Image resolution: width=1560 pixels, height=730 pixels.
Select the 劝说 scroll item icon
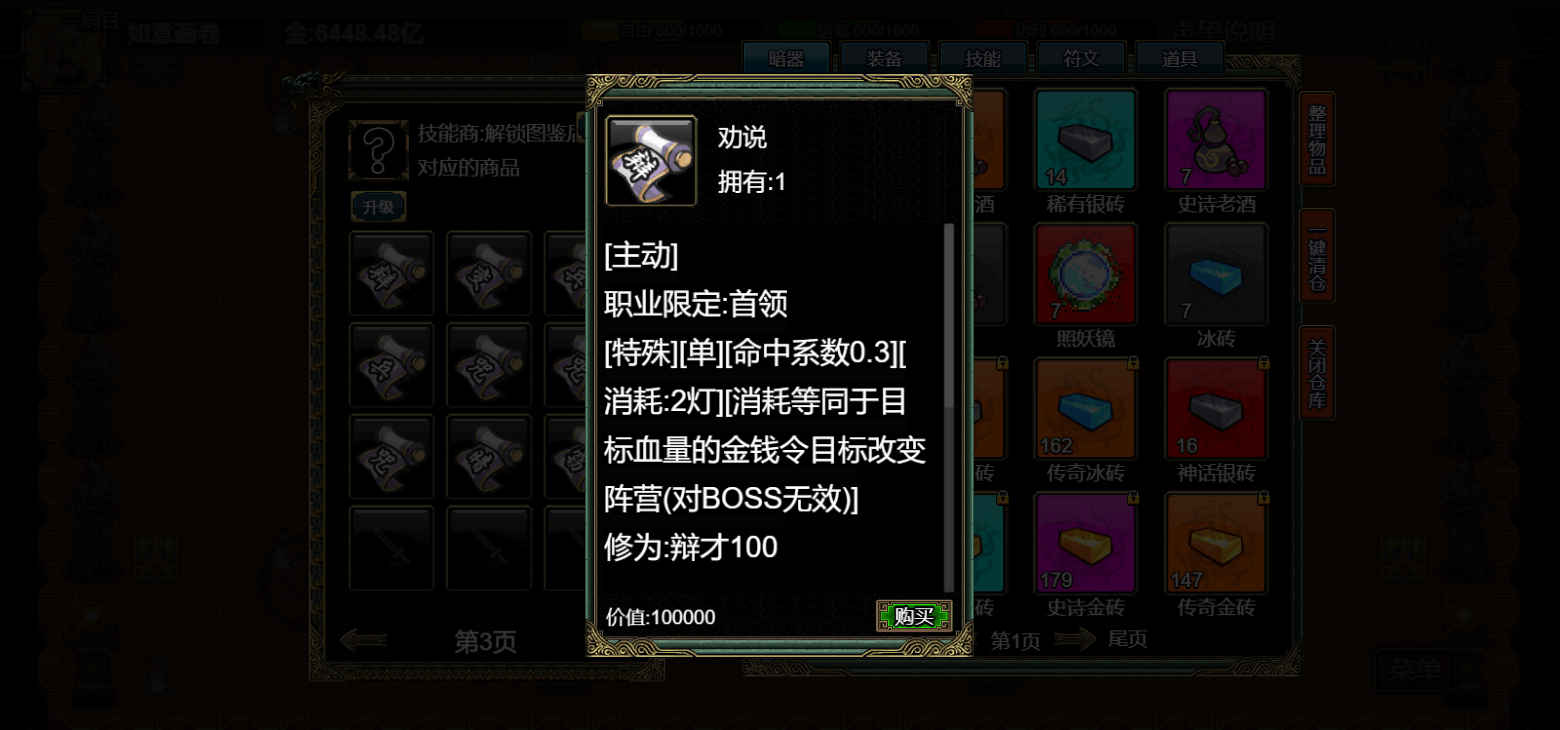[x=649, y=160]
